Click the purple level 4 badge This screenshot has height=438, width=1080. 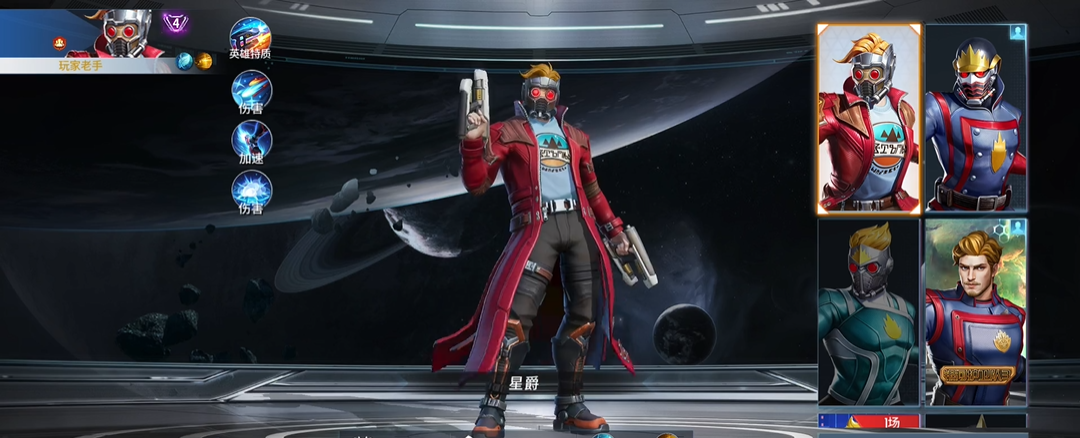(x=177, y=20)
